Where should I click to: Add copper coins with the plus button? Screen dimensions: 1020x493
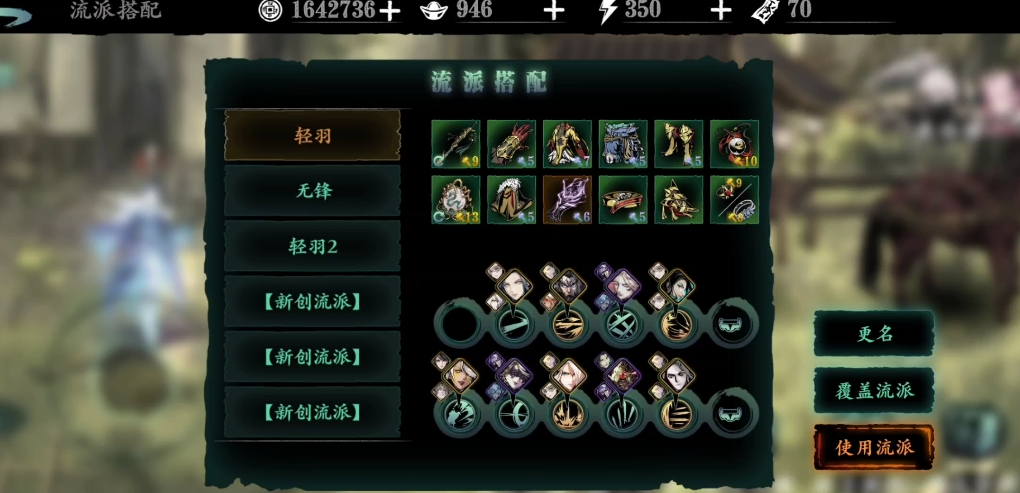pyautogui.click(x=389, y=11)
